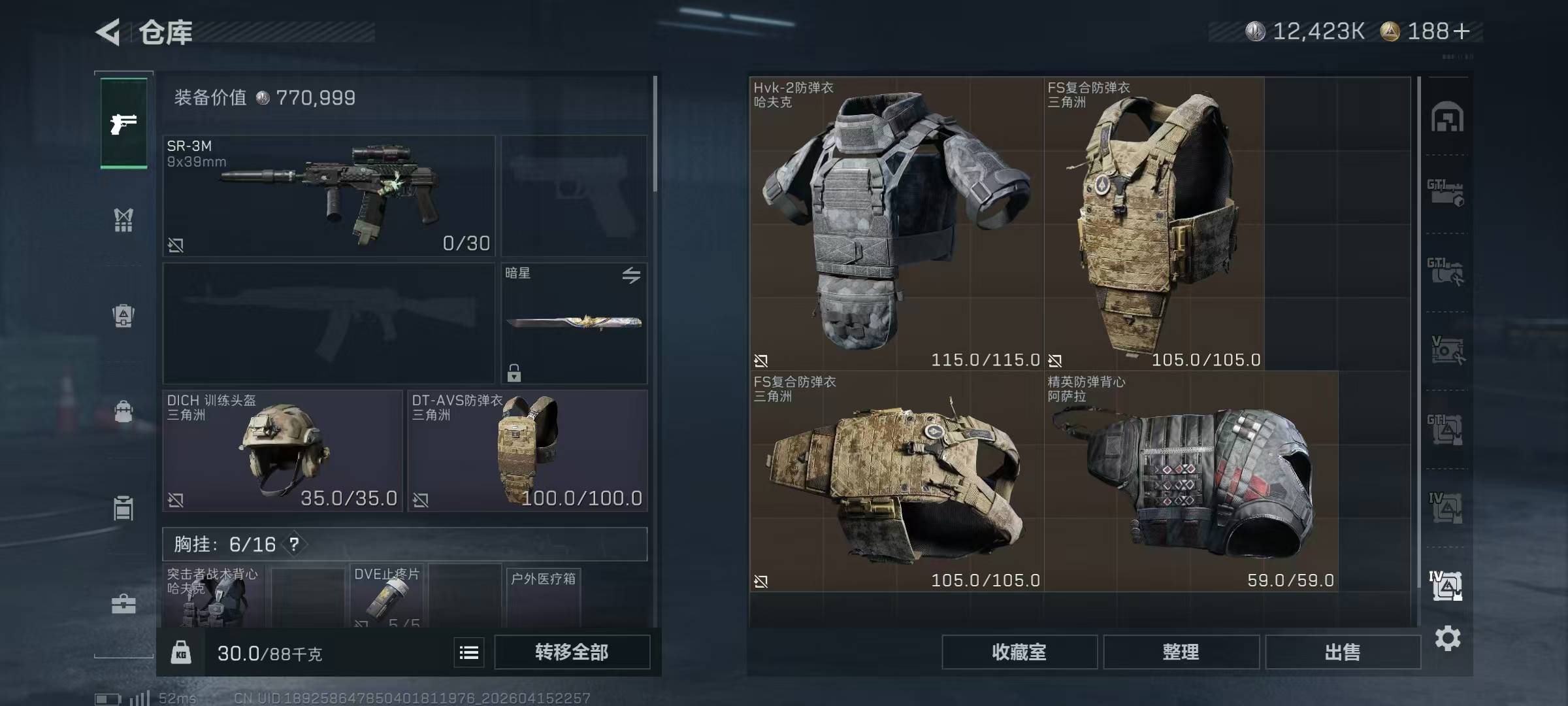Click the 转移全部 button
The height and width of the screenshot is (706, 1568).
(x=572, y=652)
